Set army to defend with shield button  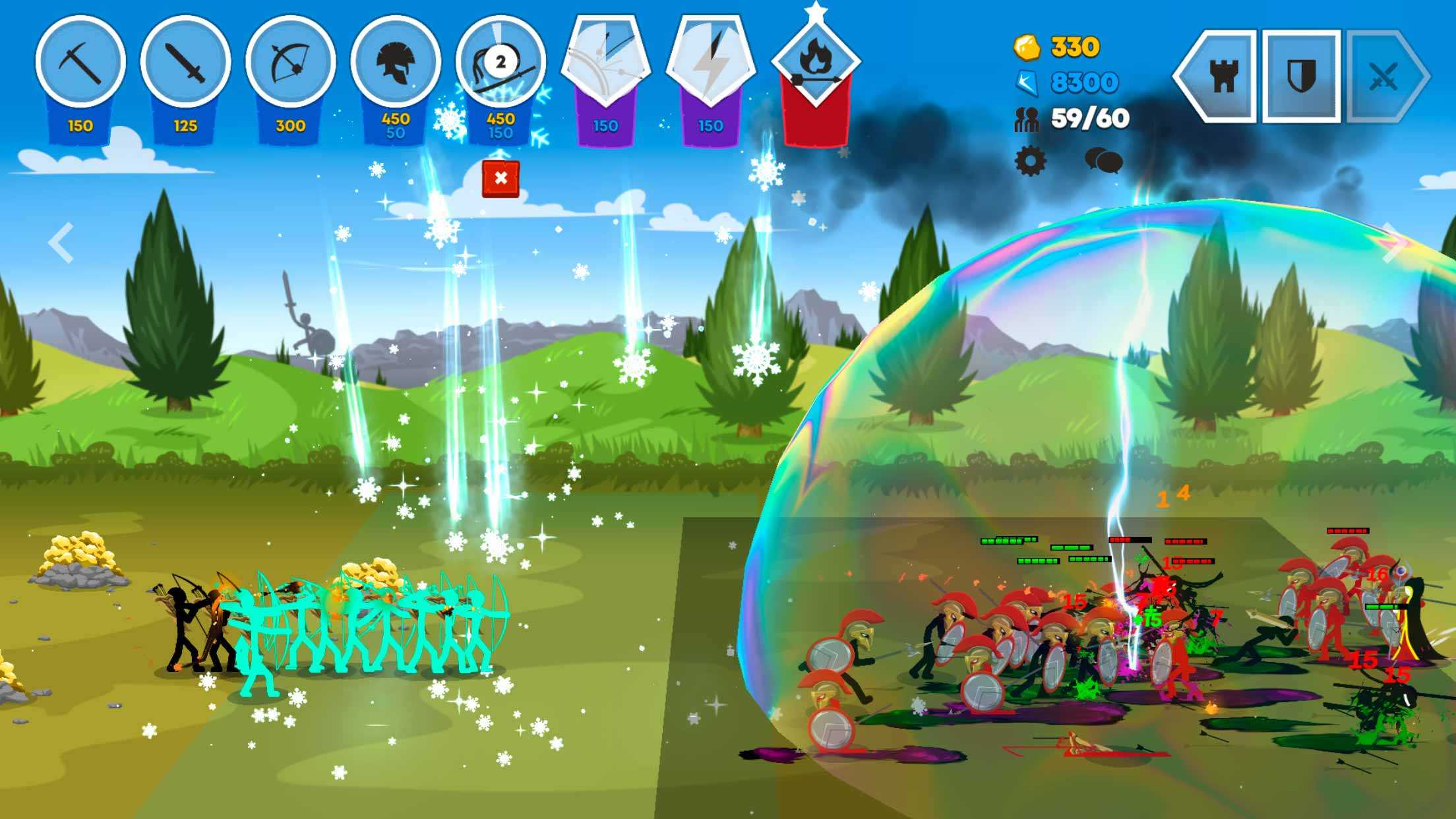pyautogui.click(x=1302, y=76)
